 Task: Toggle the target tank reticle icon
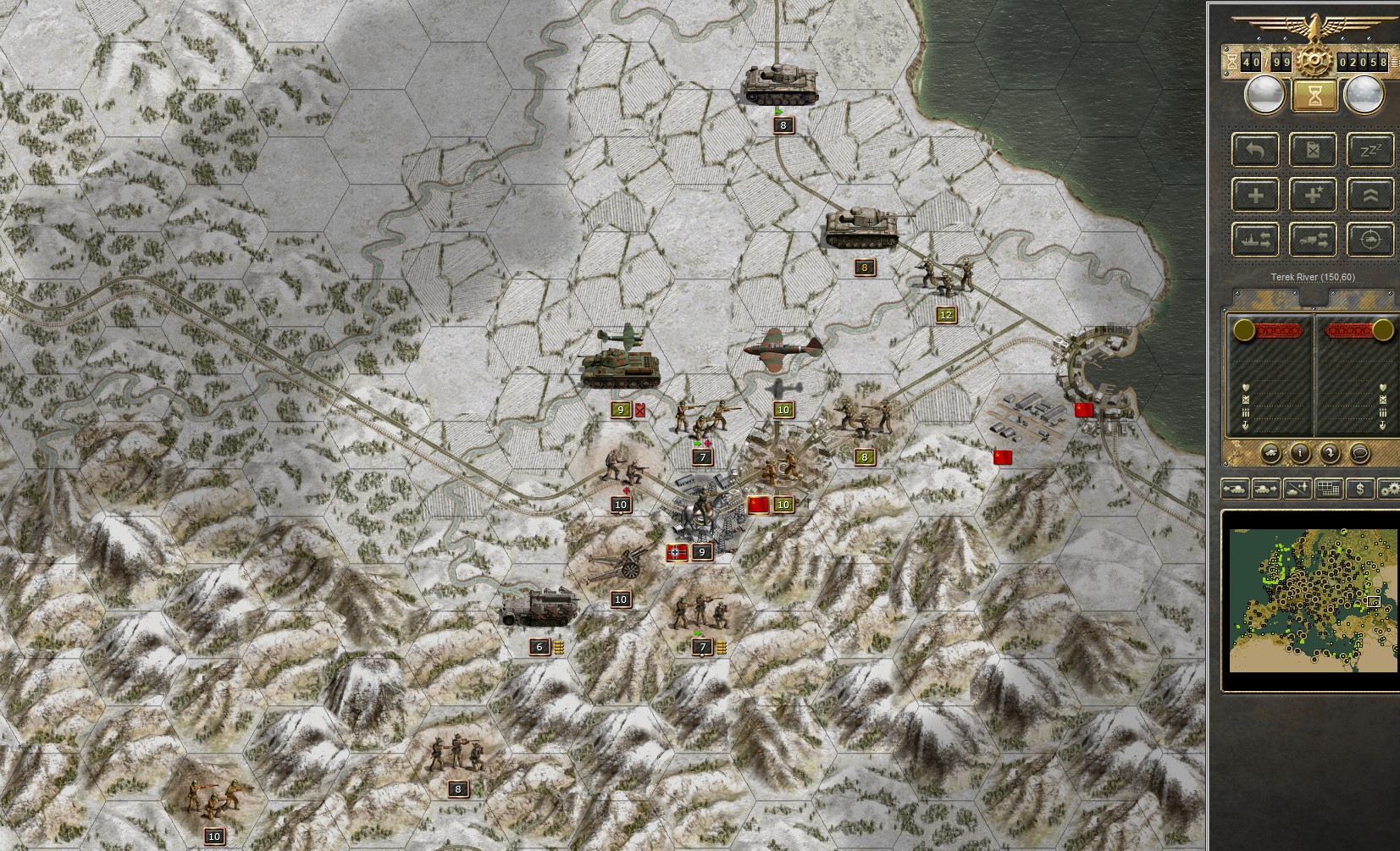(1371, 239)
